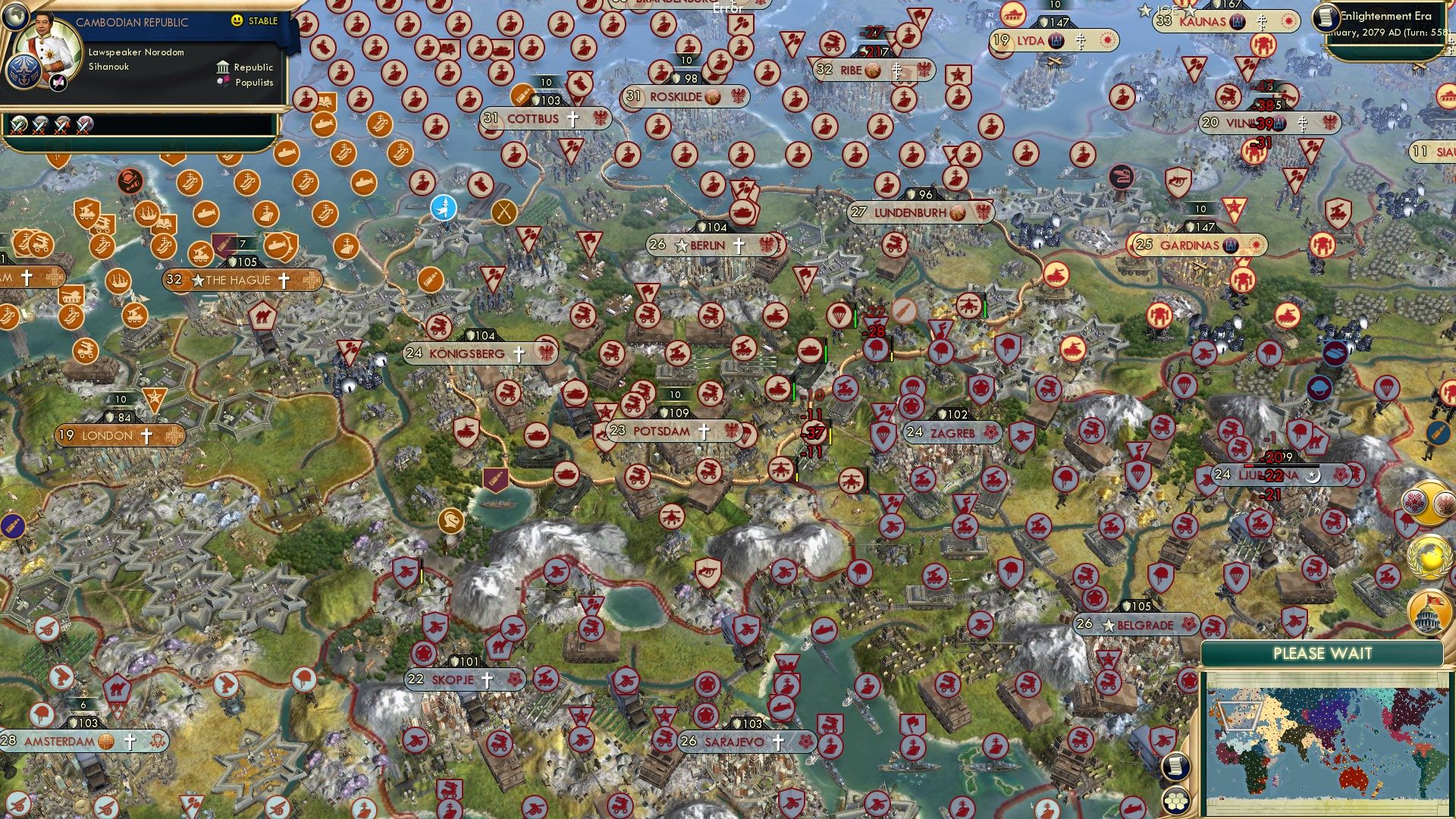Select the red star diplomacy coin on right edge
Viewport: 1456px width, 819px height.
point(1414,502)
